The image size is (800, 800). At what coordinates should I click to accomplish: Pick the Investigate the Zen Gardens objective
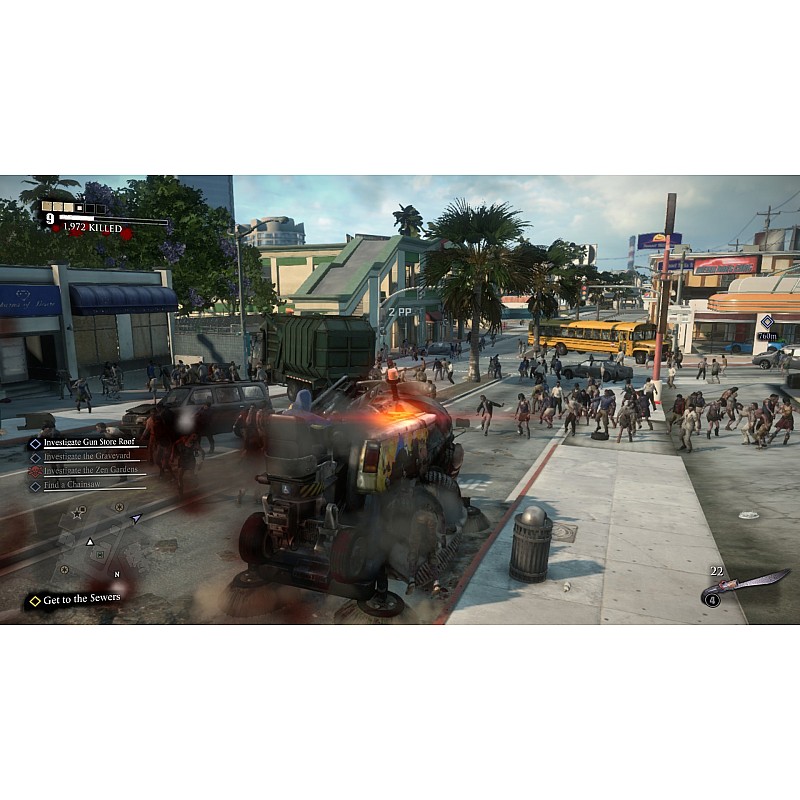90,470
